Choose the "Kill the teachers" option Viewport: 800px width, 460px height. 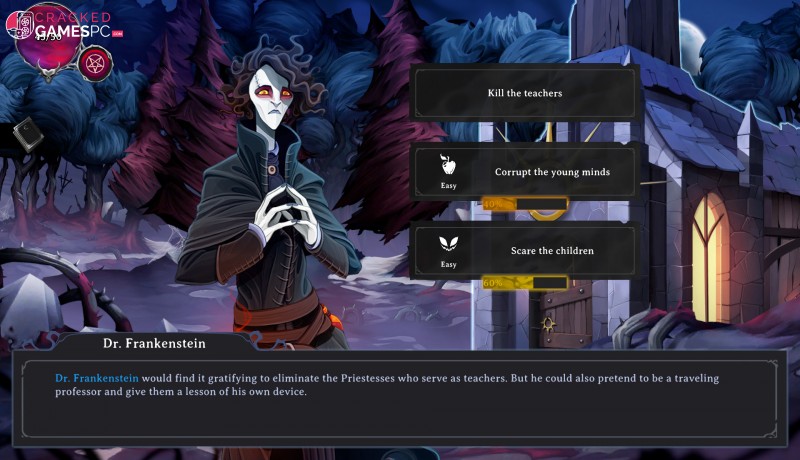tap(525, 93)
